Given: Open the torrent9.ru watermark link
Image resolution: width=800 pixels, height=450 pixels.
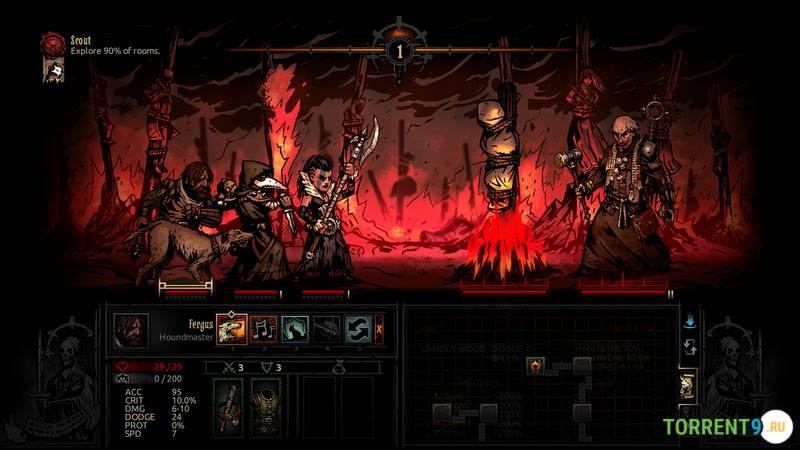Looking at the screenshot, I should point(727,427).
